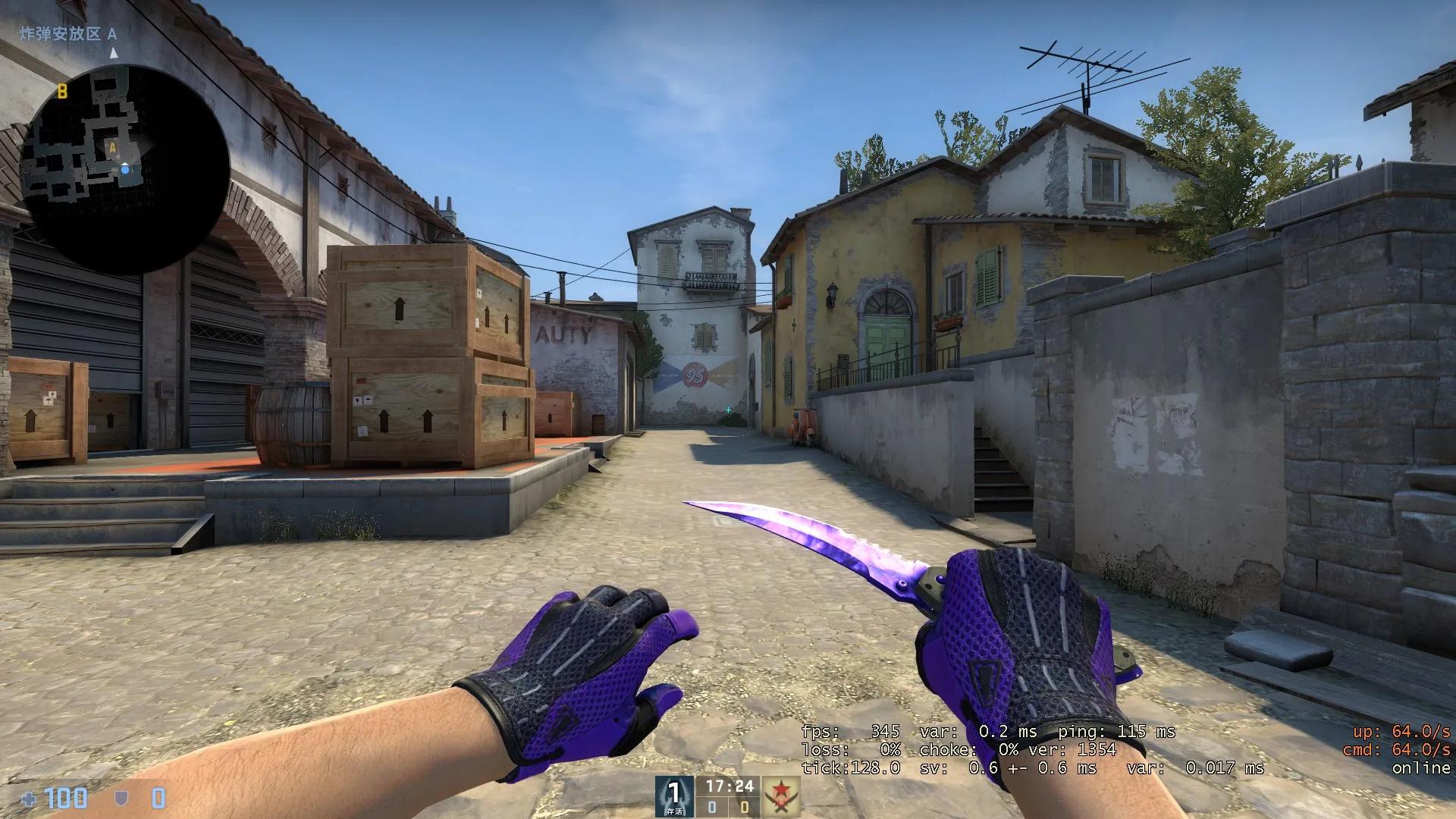Select bombsite B marker on the minimap

click(63, 93)
